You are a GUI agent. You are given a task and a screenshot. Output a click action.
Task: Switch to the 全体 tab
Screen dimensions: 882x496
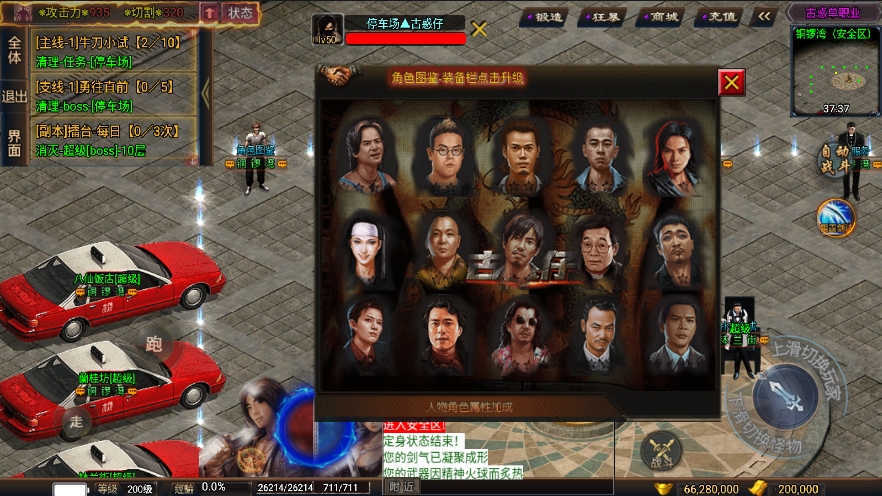(x=14, y=52)
